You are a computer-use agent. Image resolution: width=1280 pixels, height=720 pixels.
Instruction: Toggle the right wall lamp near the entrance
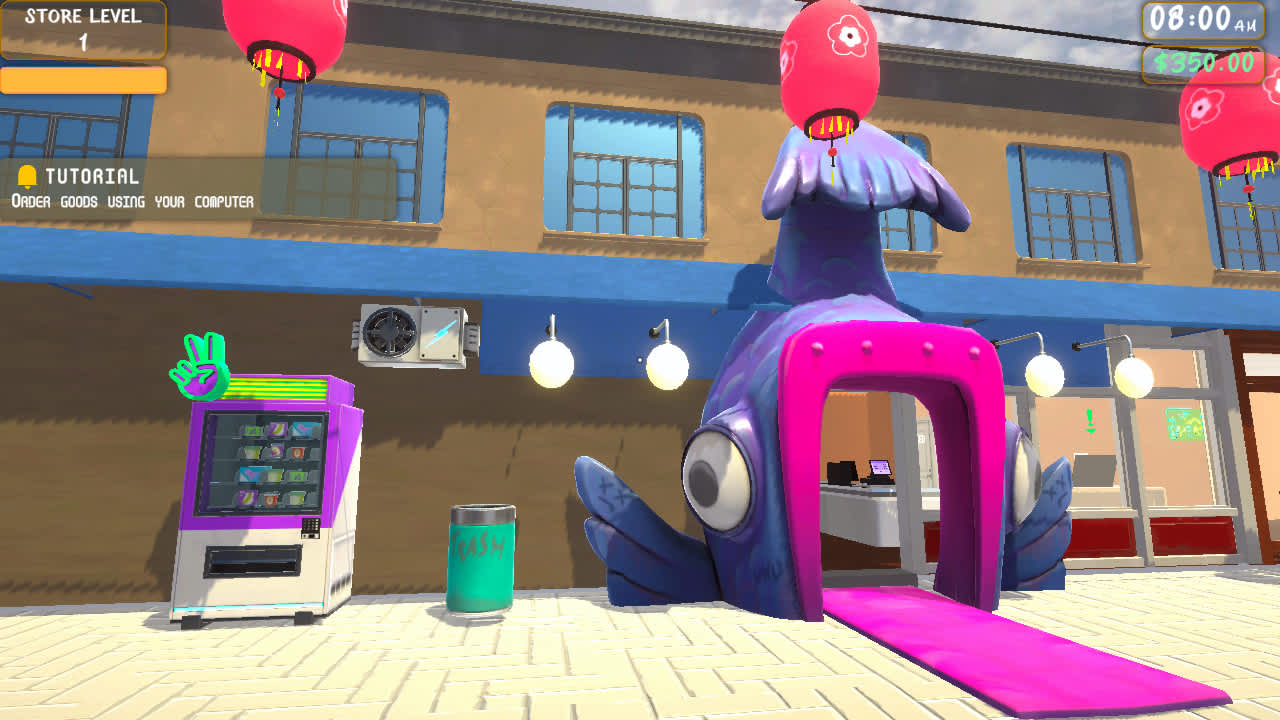point(1042,372)
